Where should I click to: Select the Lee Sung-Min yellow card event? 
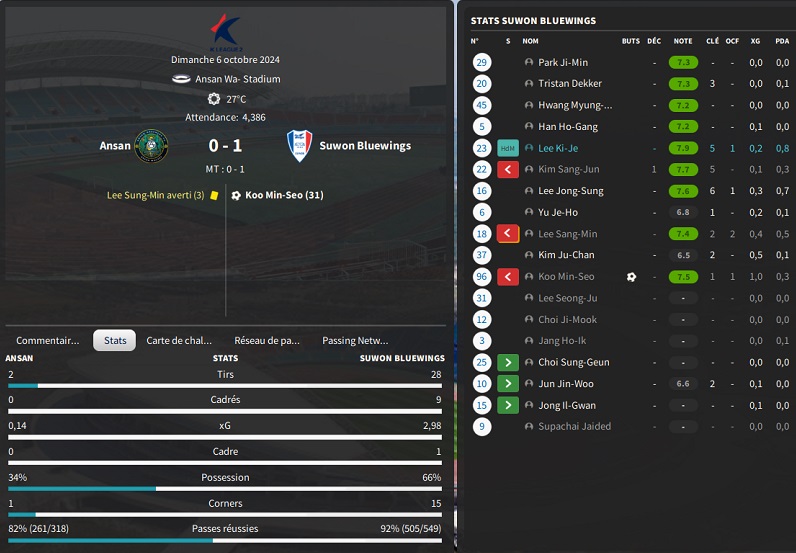click(155, 195)
